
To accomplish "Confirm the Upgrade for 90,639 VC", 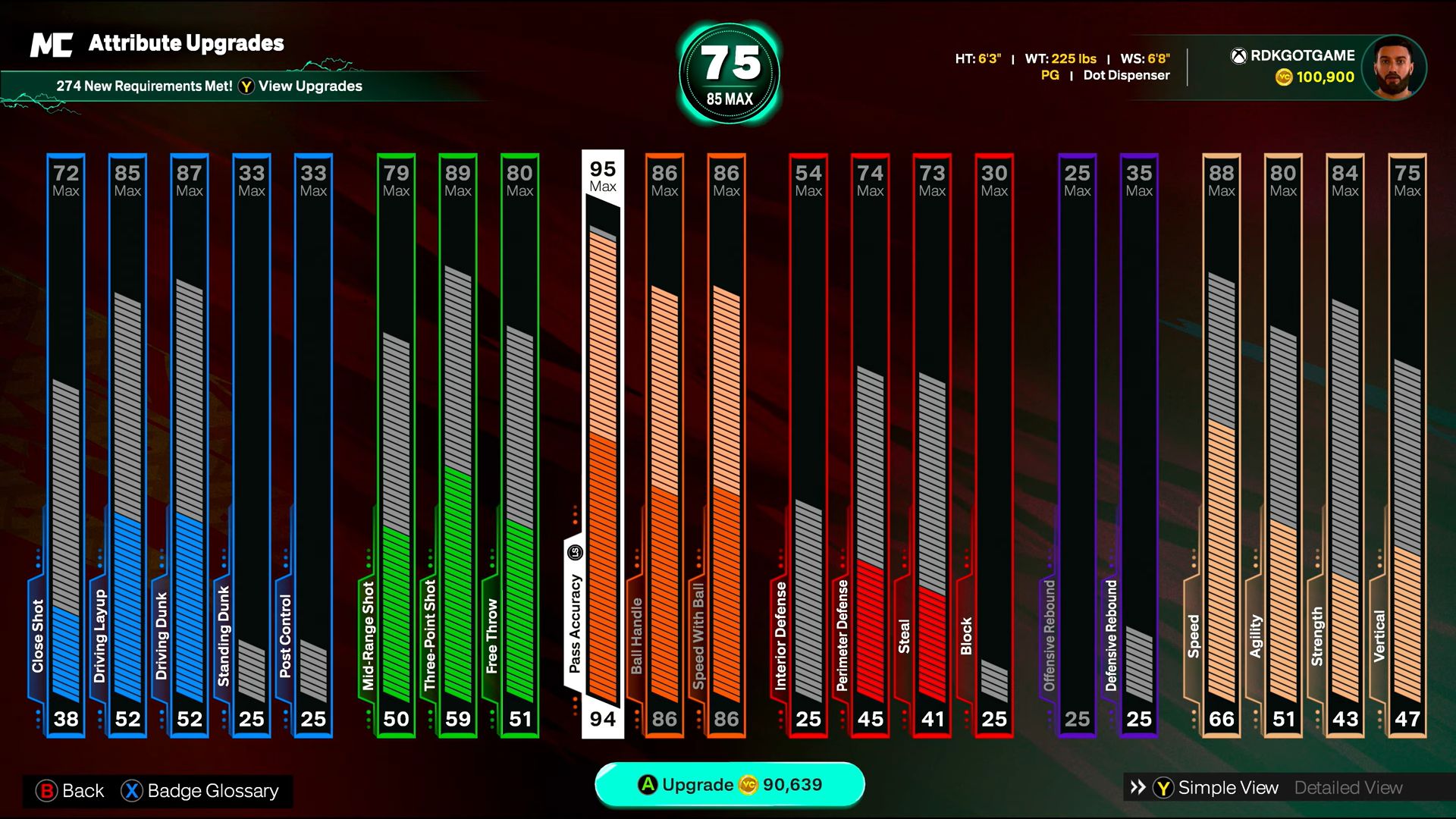I will [x=730, y=785].
